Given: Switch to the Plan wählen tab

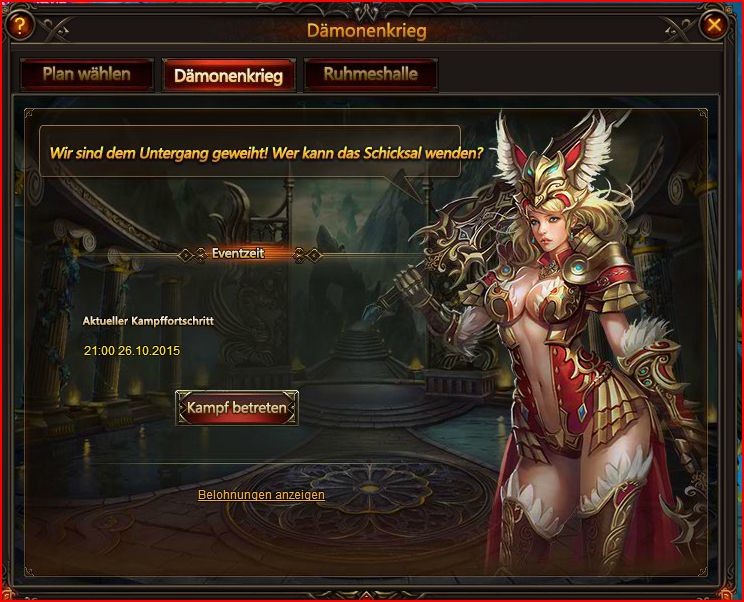Looking at the screenshot, I should coord(86,74).
